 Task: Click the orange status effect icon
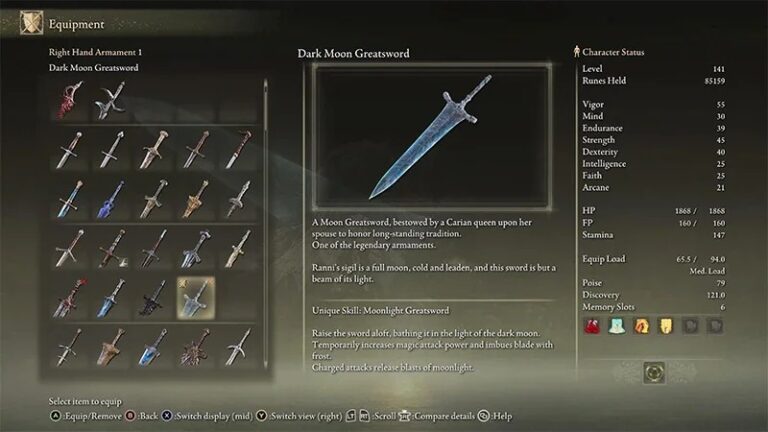[x=641, y=325]
